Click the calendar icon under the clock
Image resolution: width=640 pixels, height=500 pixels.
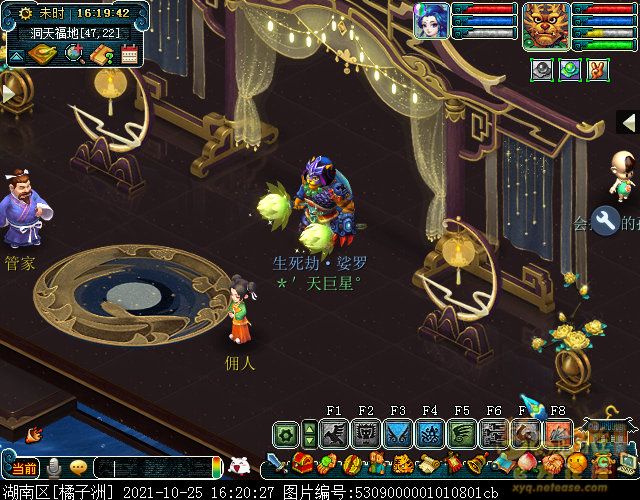point(129,54)
